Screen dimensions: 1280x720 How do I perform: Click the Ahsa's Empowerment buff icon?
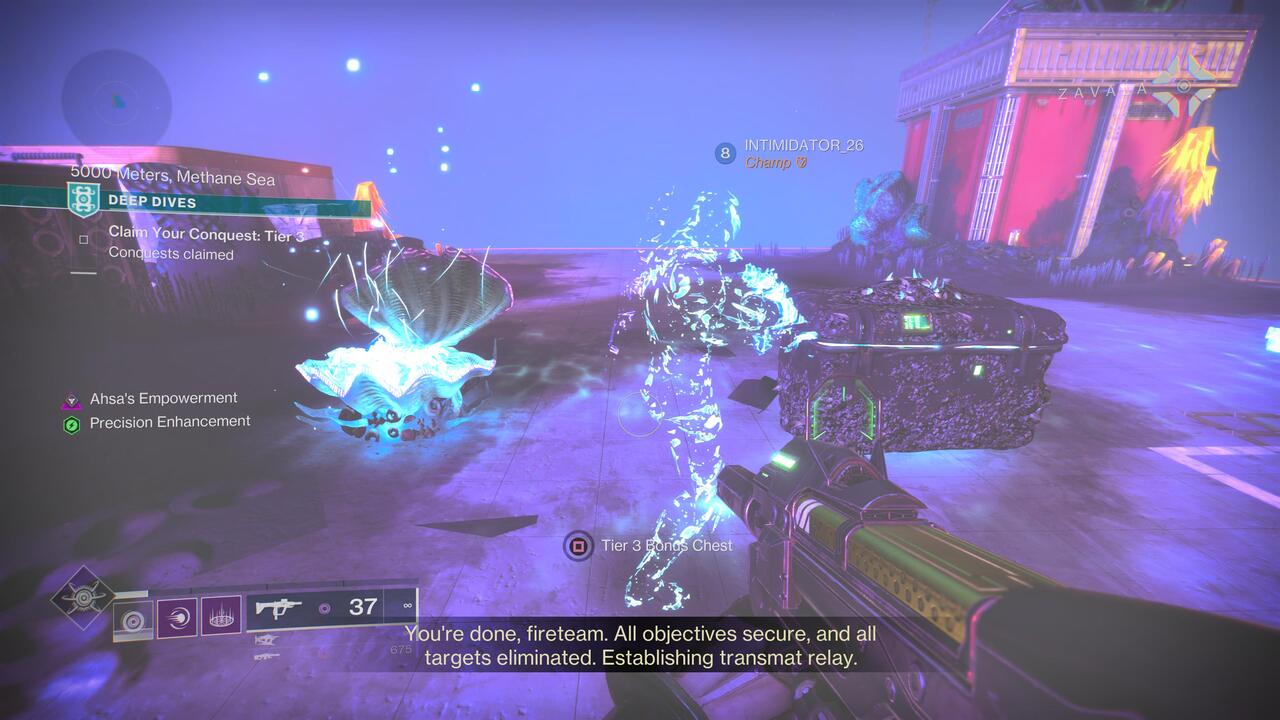70,397
